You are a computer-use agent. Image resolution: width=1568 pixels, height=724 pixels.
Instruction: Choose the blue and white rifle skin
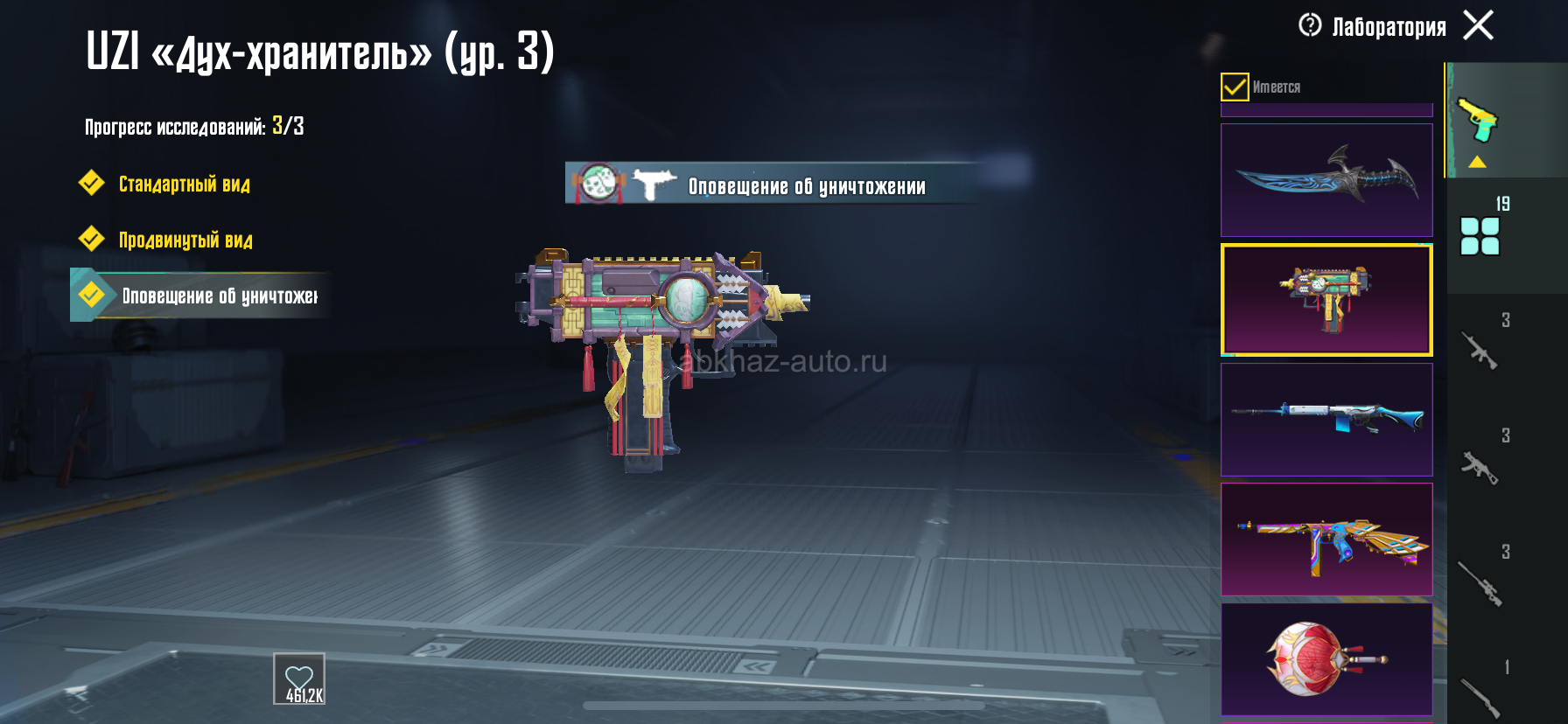pyautogui.click(x=1326, y=420)
